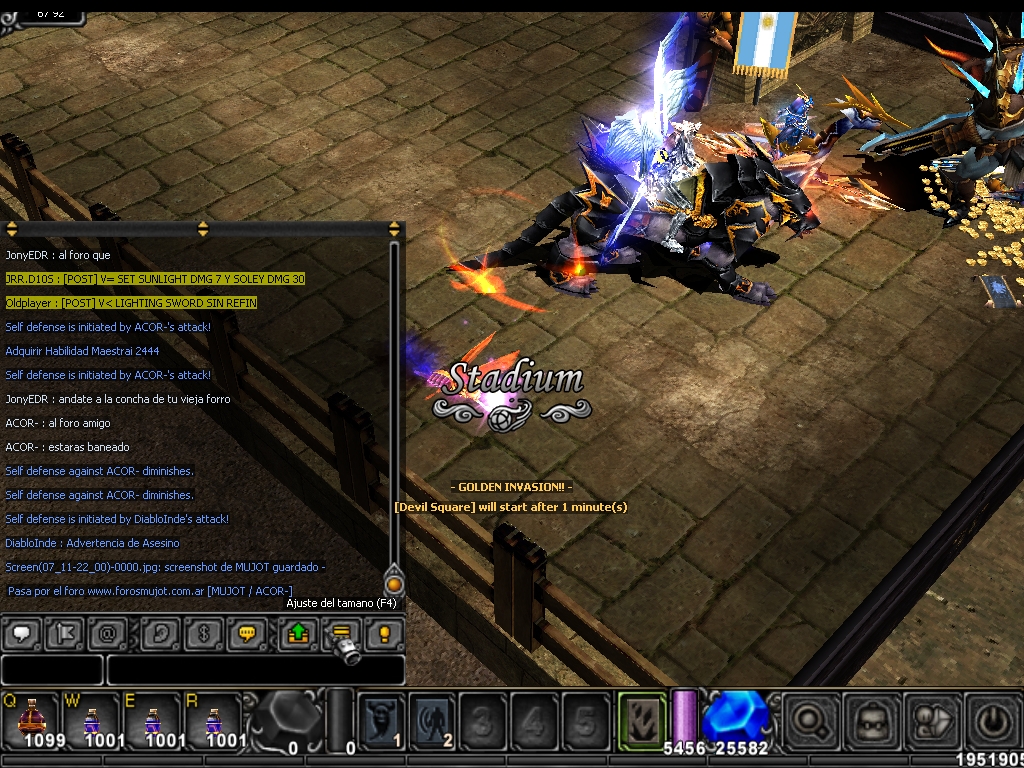Click the whisper target name field
1024x768 pixels.
tap(52, 669)
